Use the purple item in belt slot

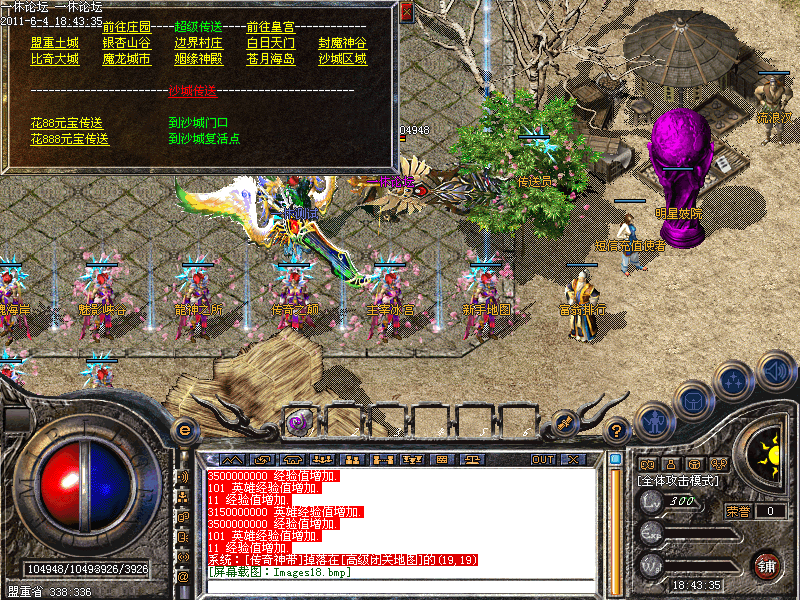[297, 423]
